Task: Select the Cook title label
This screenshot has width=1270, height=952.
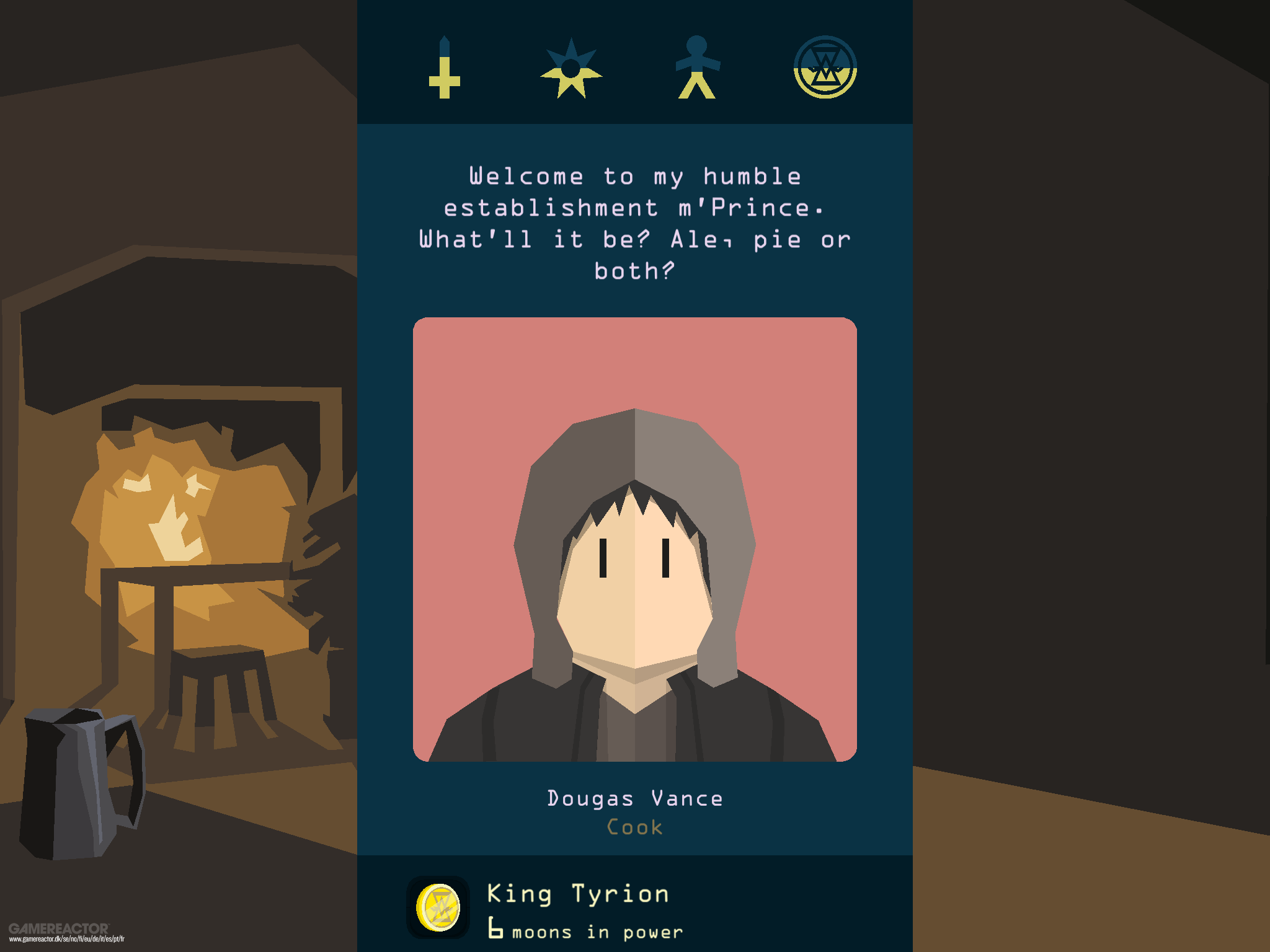Action: (x=634, y=827)
